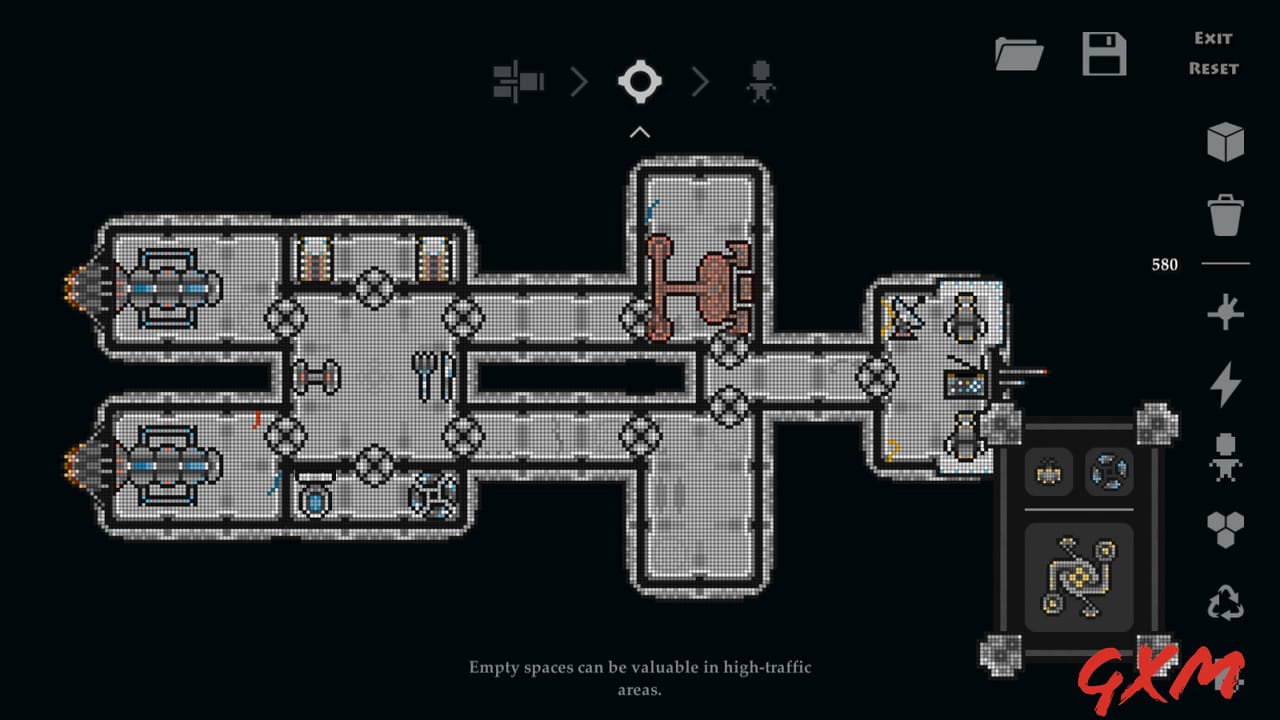Click the Reset button

[1213, 69]
